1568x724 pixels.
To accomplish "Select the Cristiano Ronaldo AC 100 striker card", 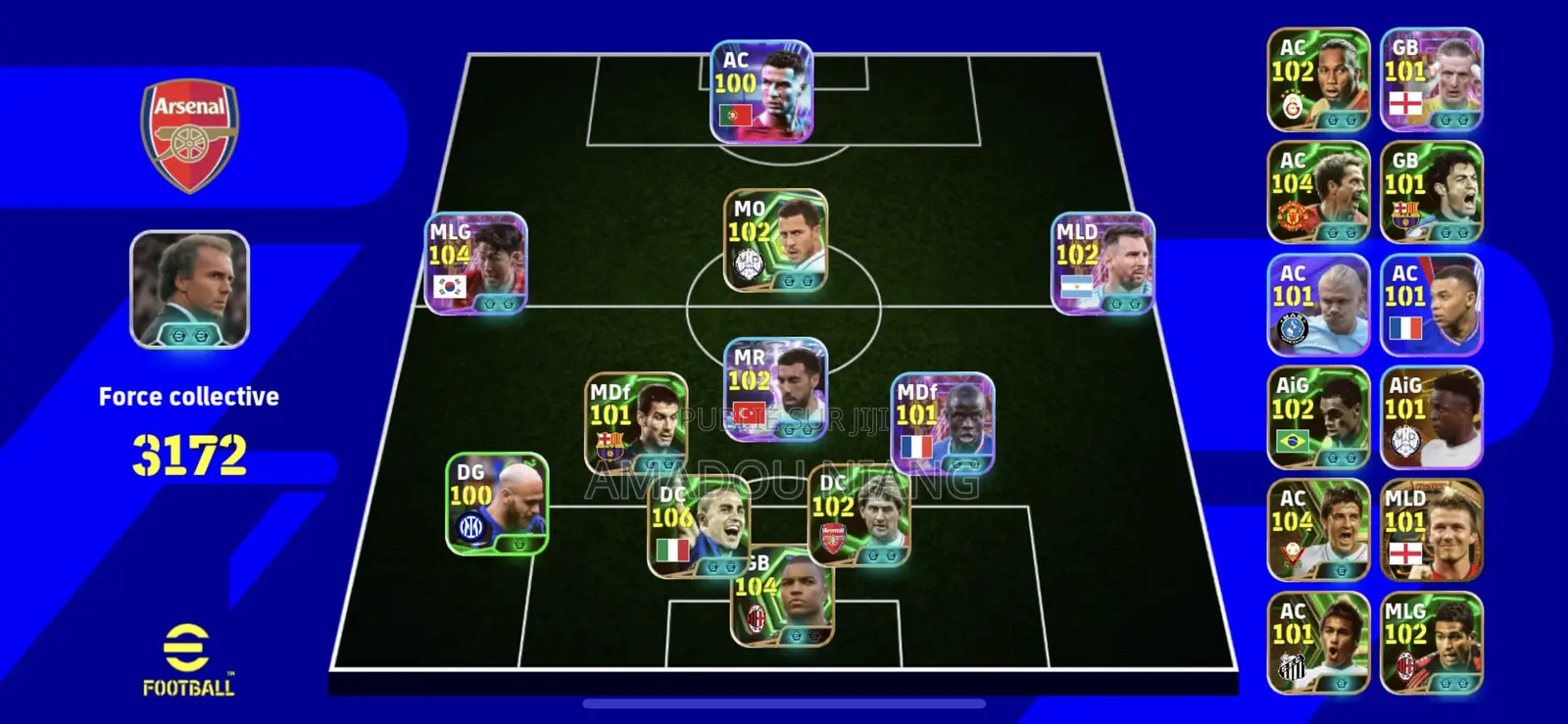I will pos(763,90).
